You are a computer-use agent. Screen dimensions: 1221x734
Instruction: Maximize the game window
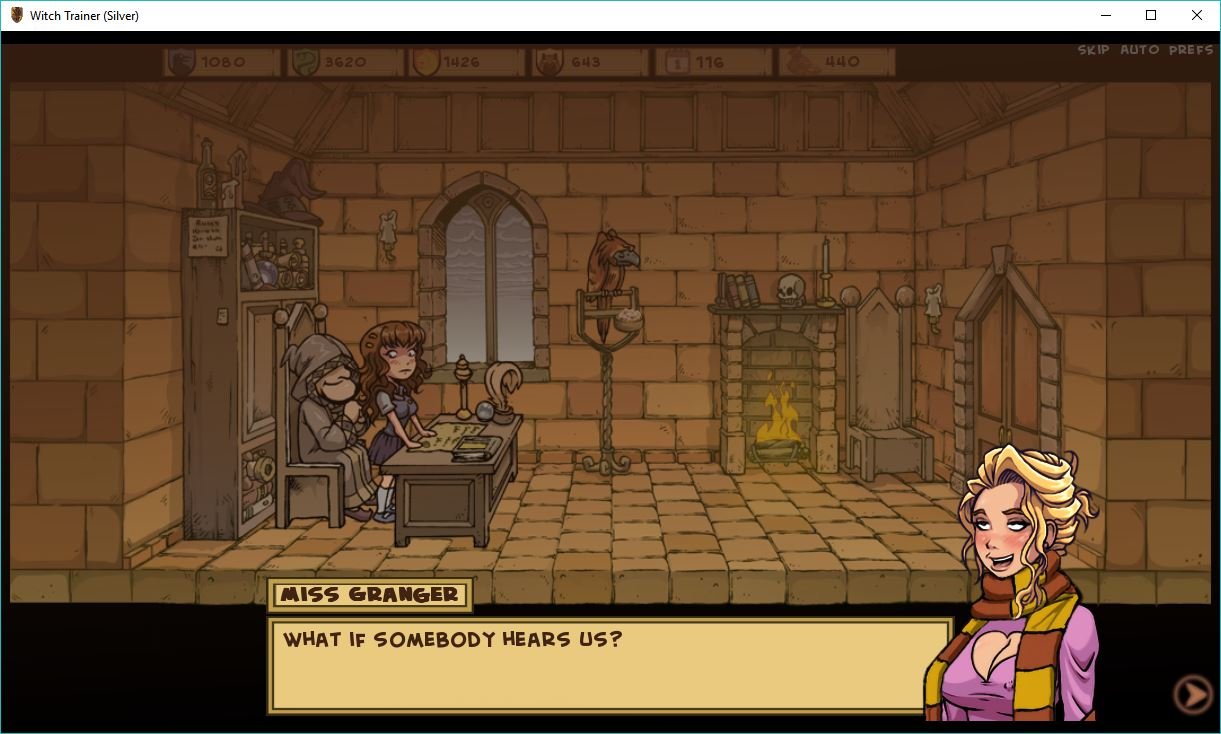1151,15
